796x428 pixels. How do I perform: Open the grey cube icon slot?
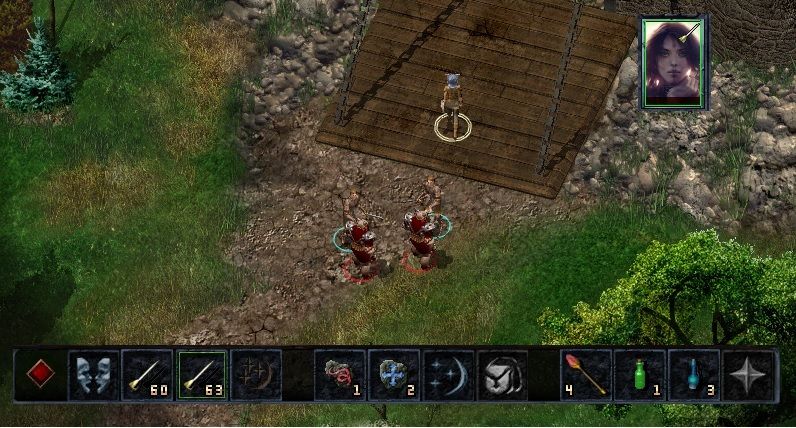[x=502, y=375]
